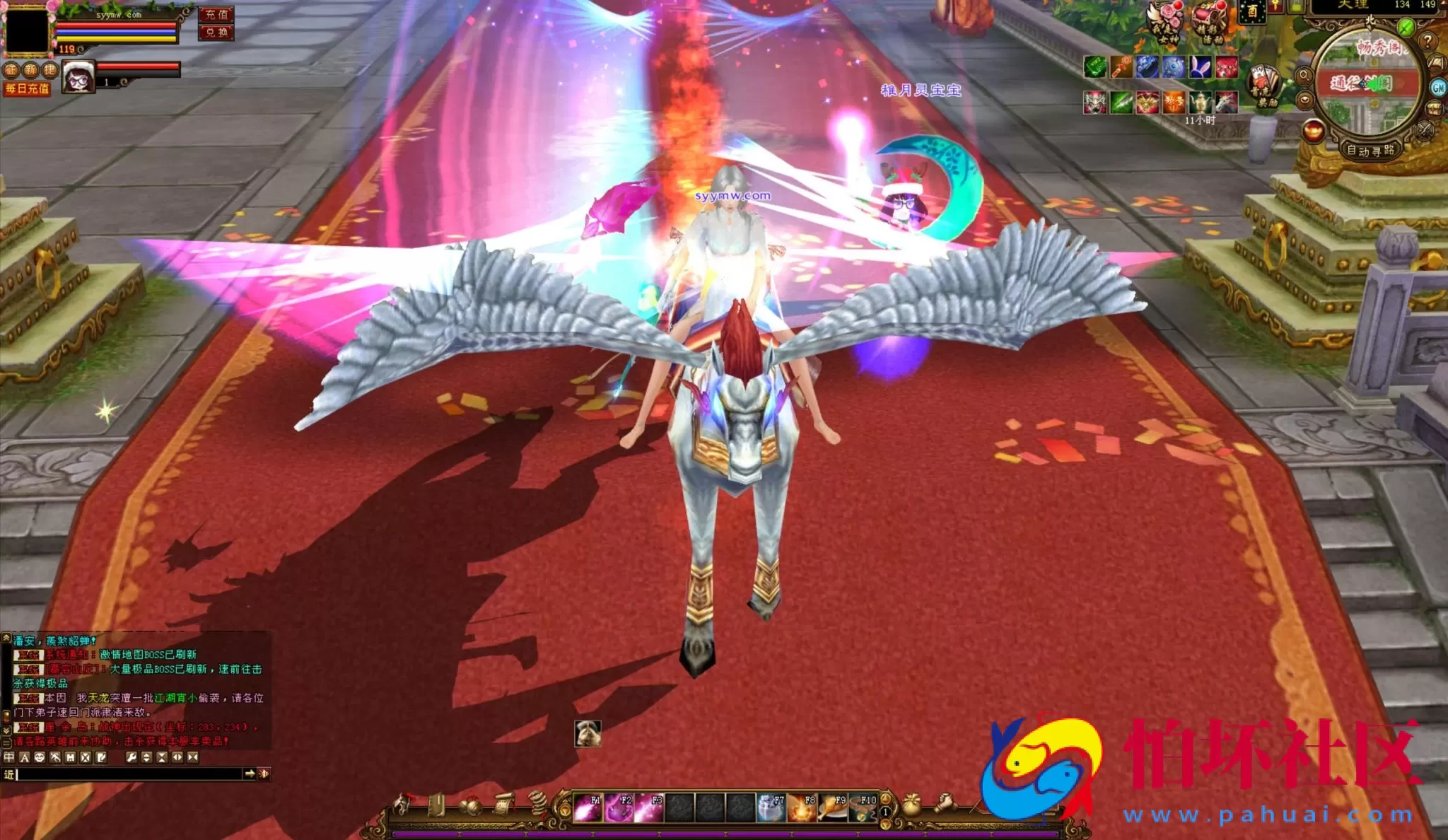Click the magnifying glass beside the minimap

point(1304,75)
